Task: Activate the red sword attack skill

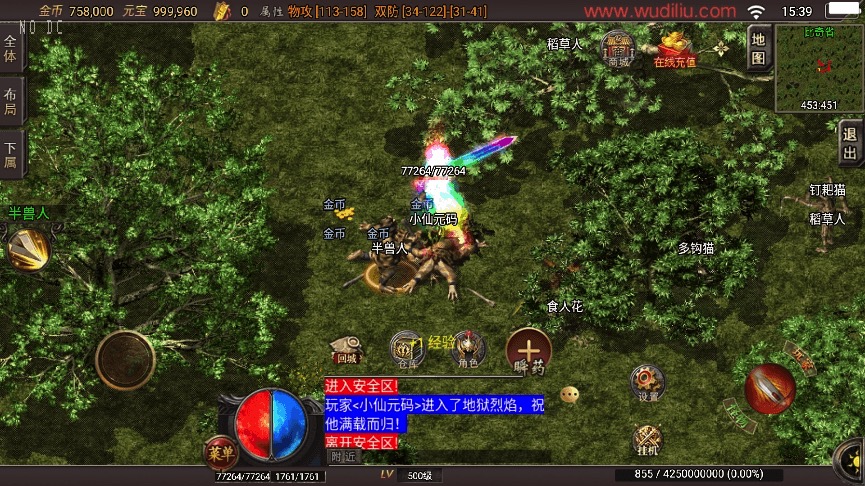Action: tap(770, 389)
